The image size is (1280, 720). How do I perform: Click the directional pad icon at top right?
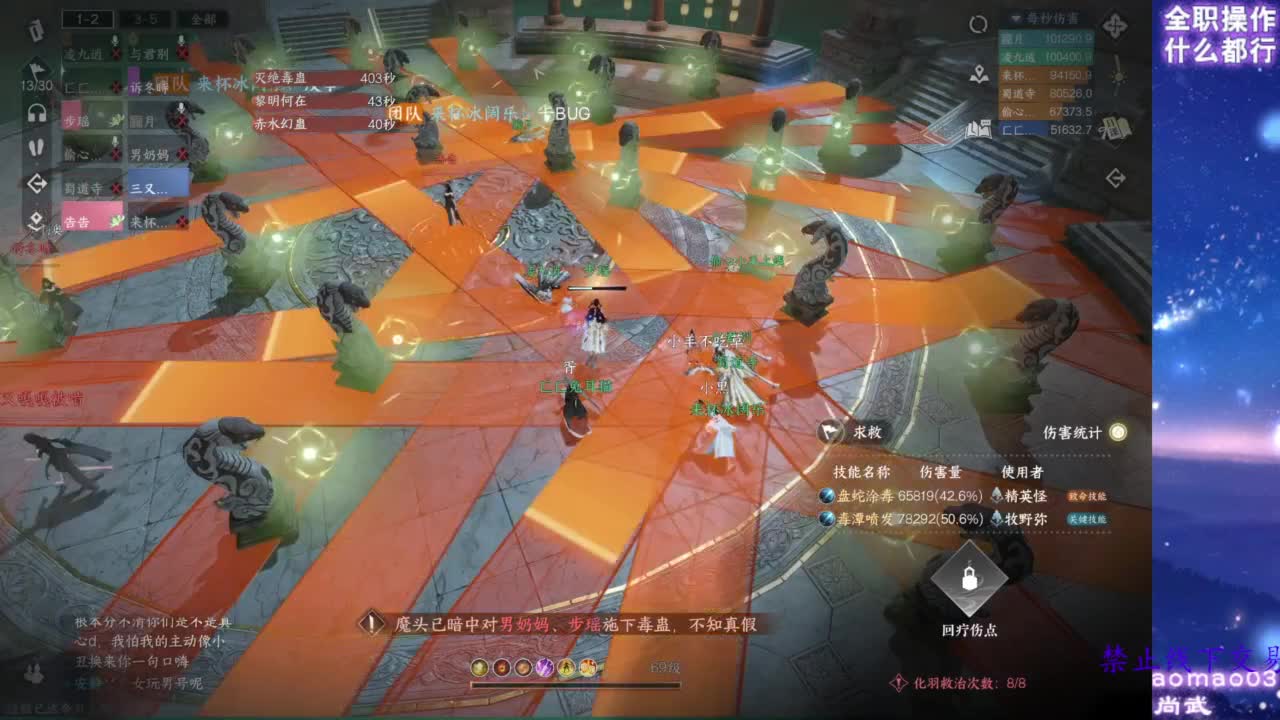point(1114,25)
